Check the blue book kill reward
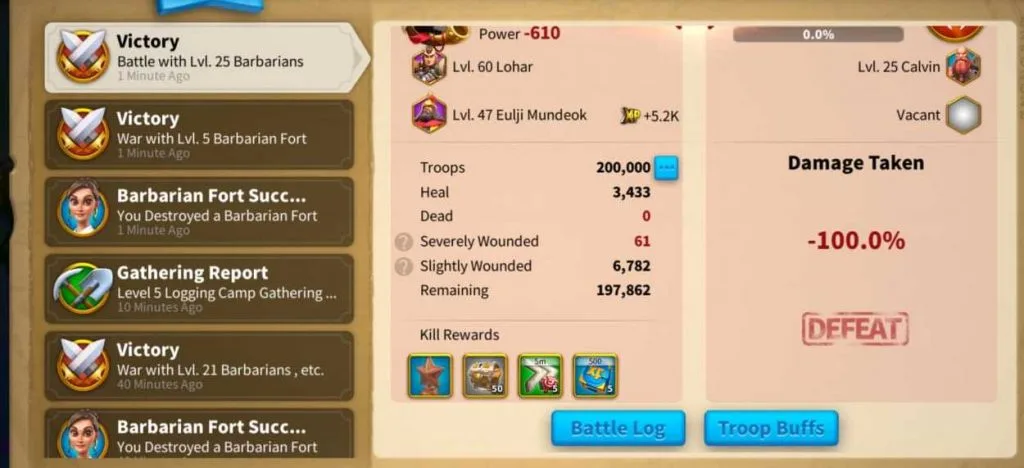The image size is (1024, 468). click(x=595, y=376)
